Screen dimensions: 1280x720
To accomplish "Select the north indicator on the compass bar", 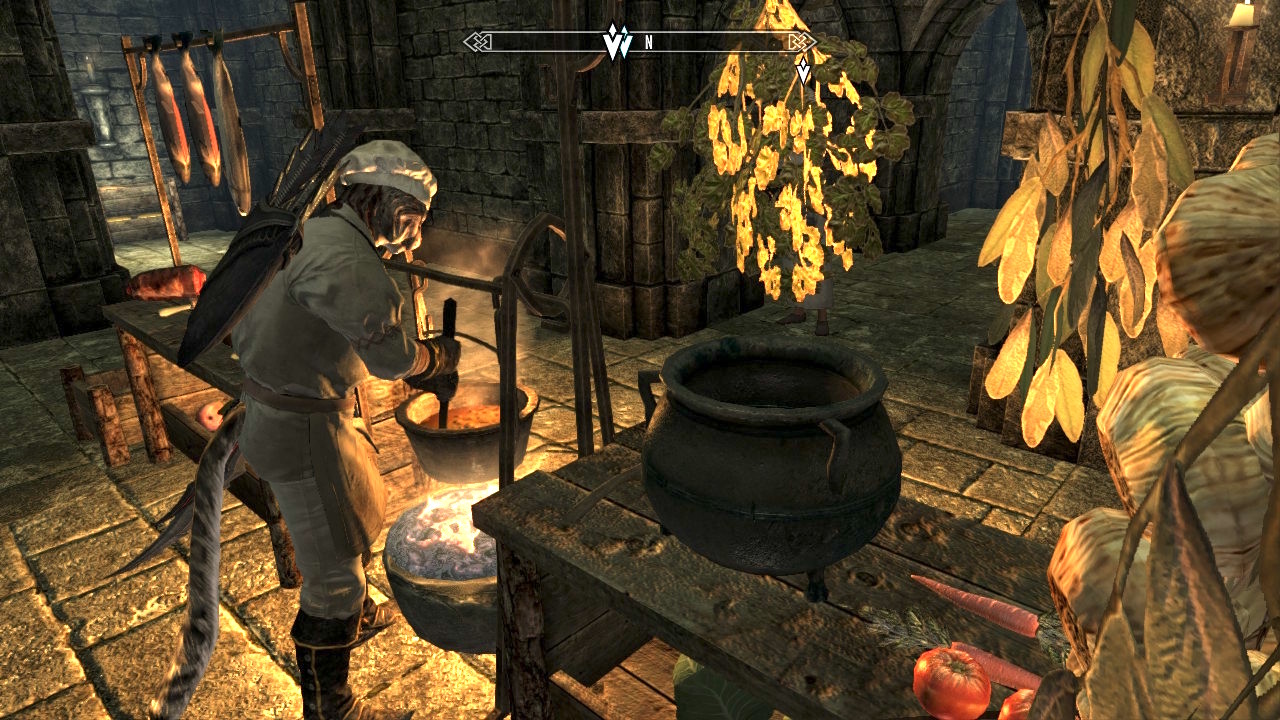I will click(x=649, y=43).
